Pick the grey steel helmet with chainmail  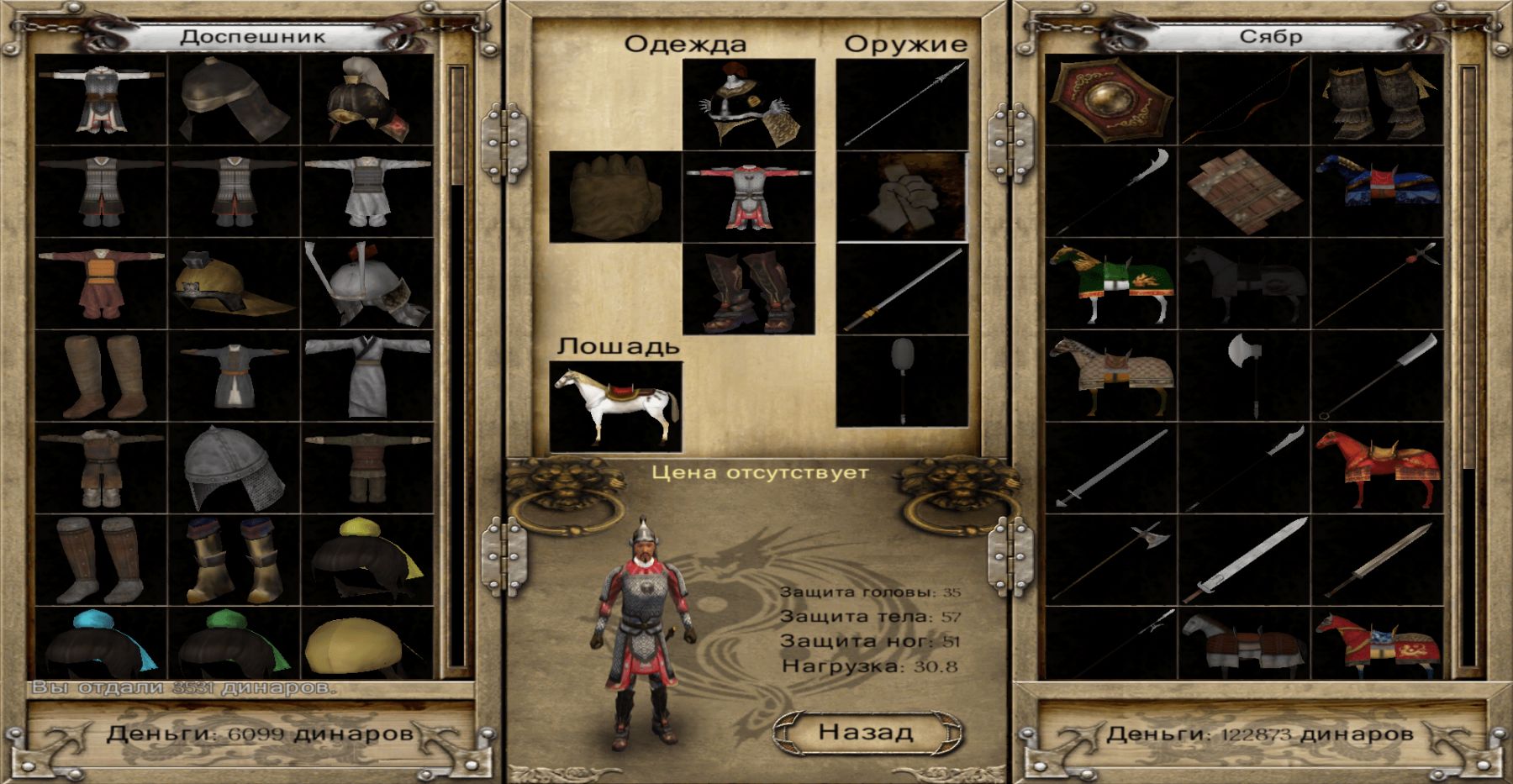(235, 468)
